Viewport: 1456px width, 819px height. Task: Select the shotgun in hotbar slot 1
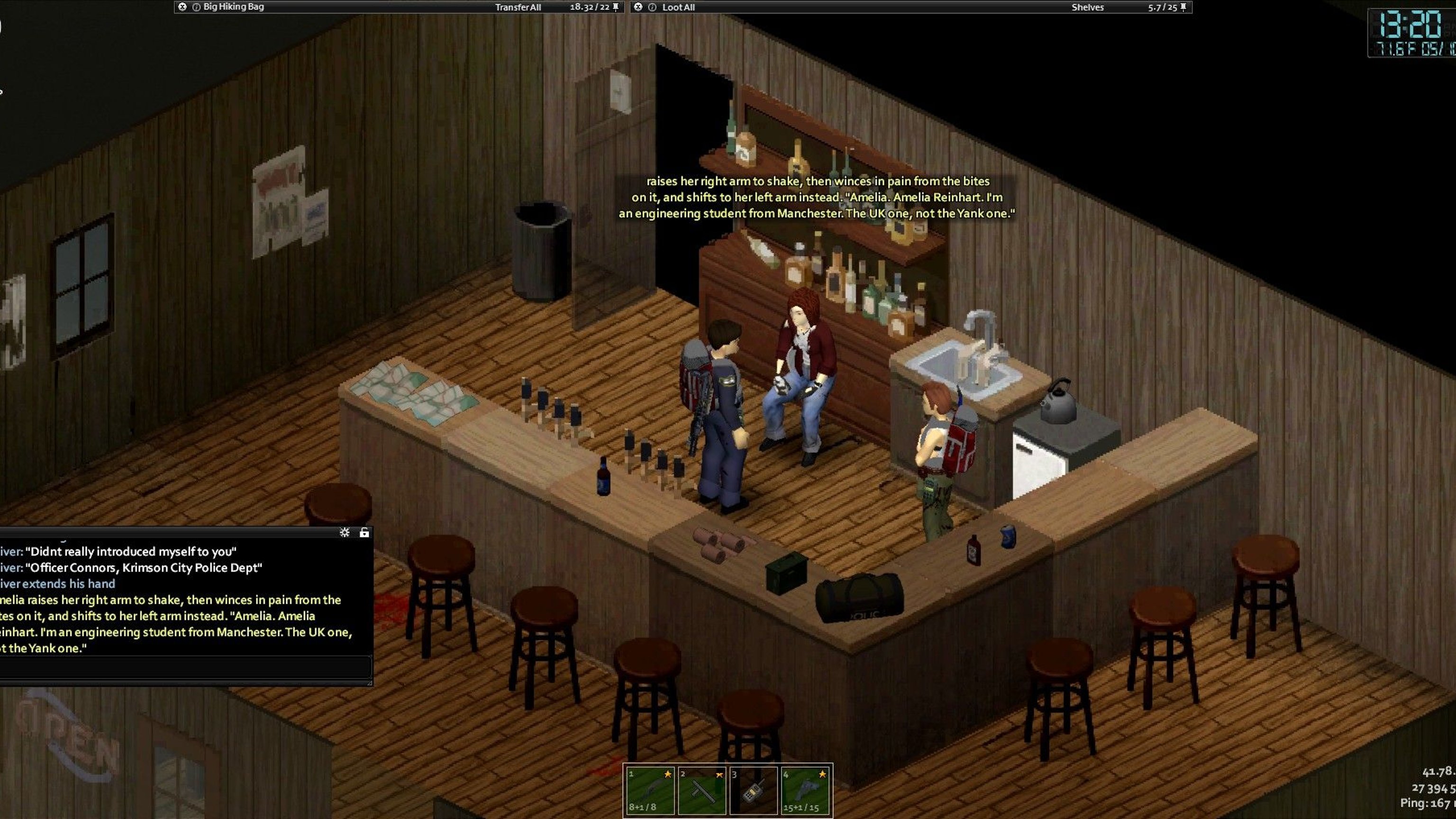[650, 790]
